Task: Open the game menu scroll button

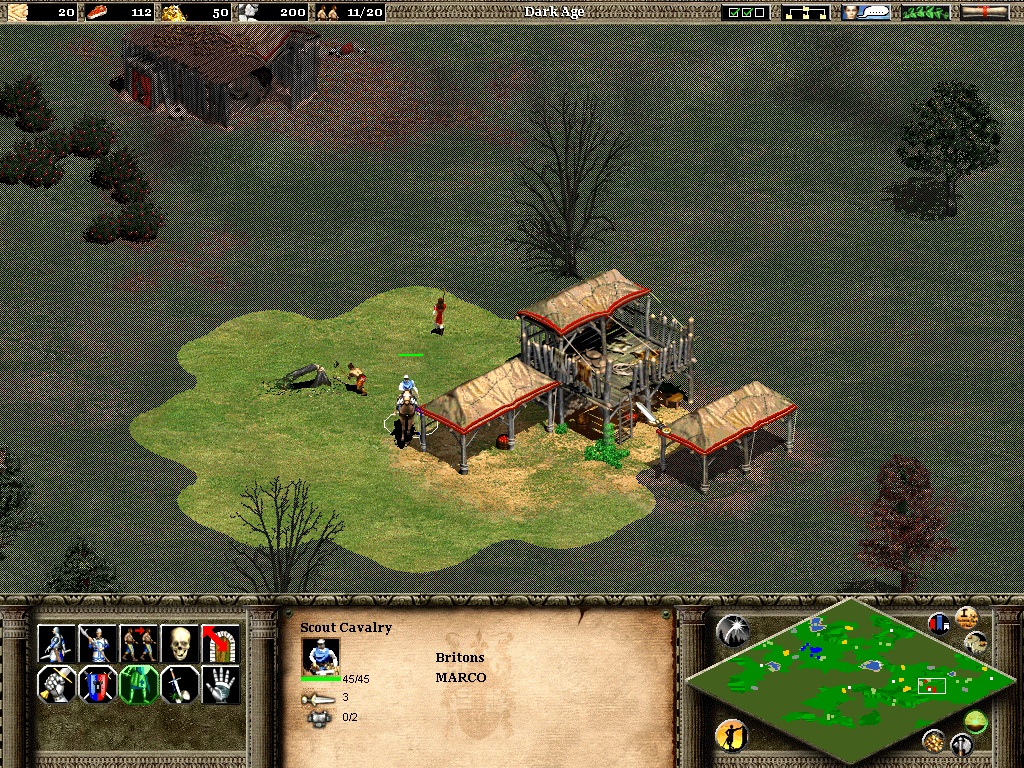Action: click(984, 12)
